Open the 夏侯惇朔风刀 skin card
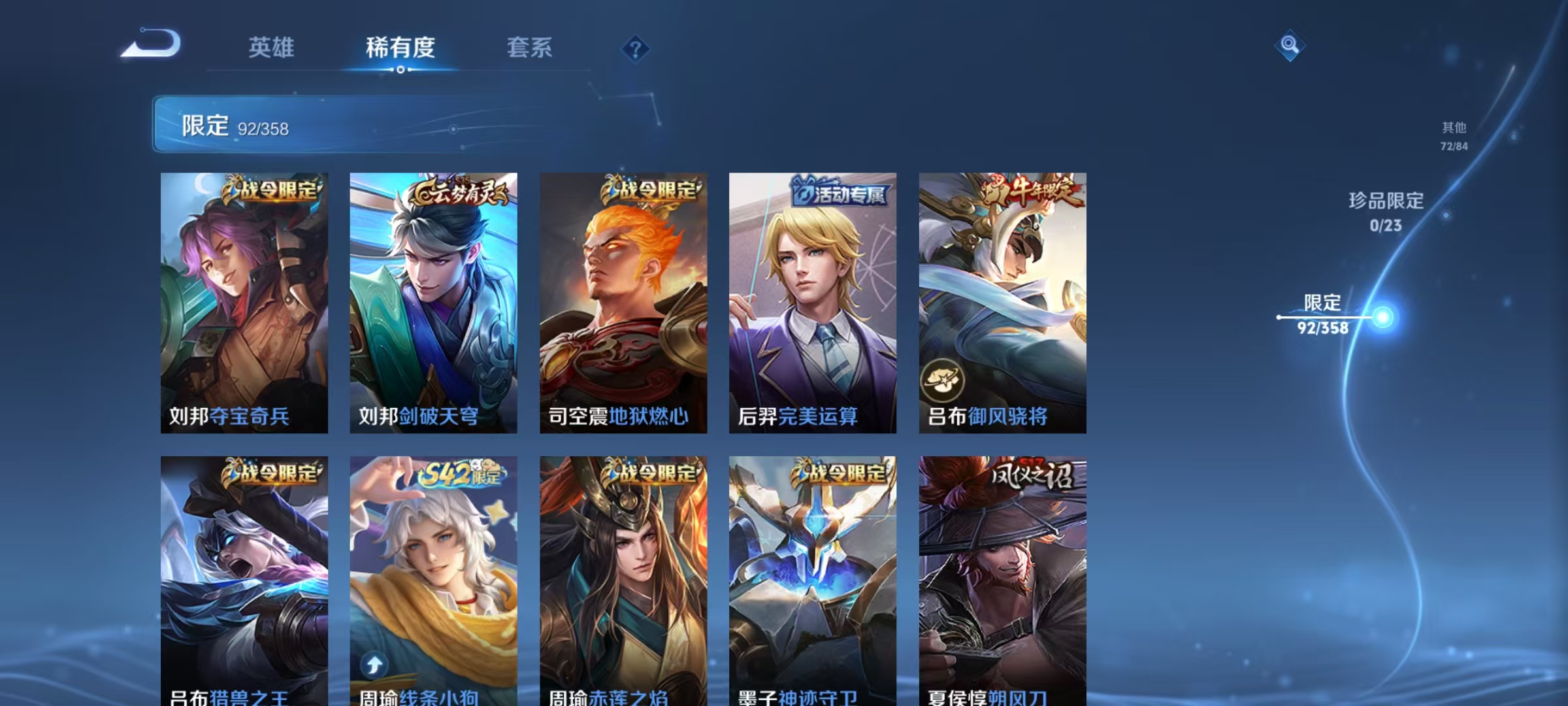1568x706 pixels. (x=1004, y=575)
